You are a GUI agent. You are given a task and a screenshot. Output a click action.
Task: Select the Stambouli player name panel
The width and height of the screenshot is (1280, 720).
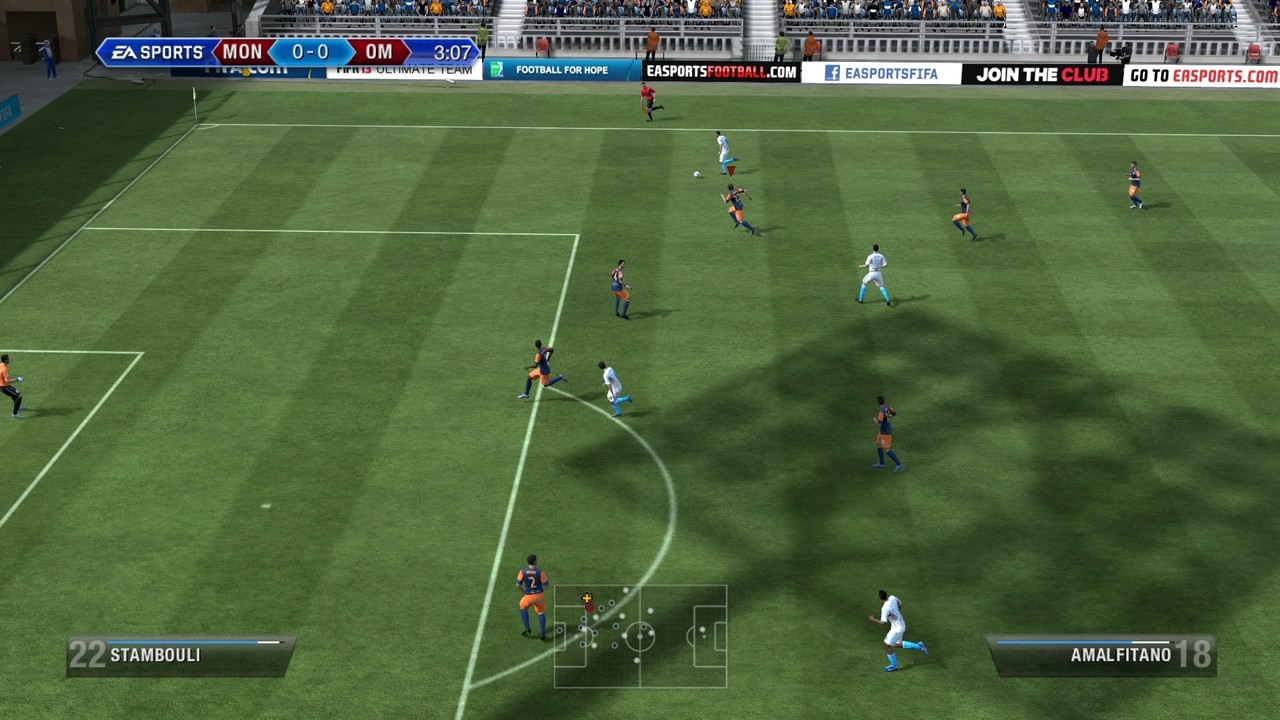coord(180,656)
